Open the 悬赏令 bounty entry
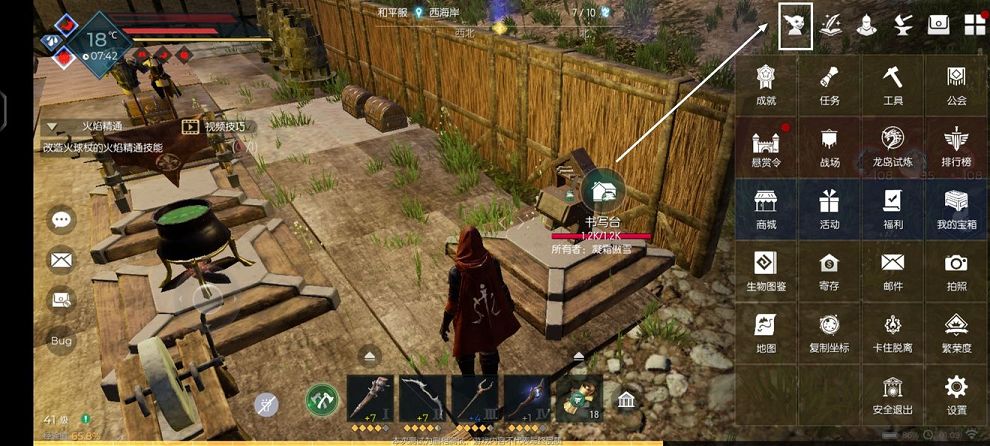Image resolution: width=990 pixels, height=446 pixels. (x=766, y=146)
